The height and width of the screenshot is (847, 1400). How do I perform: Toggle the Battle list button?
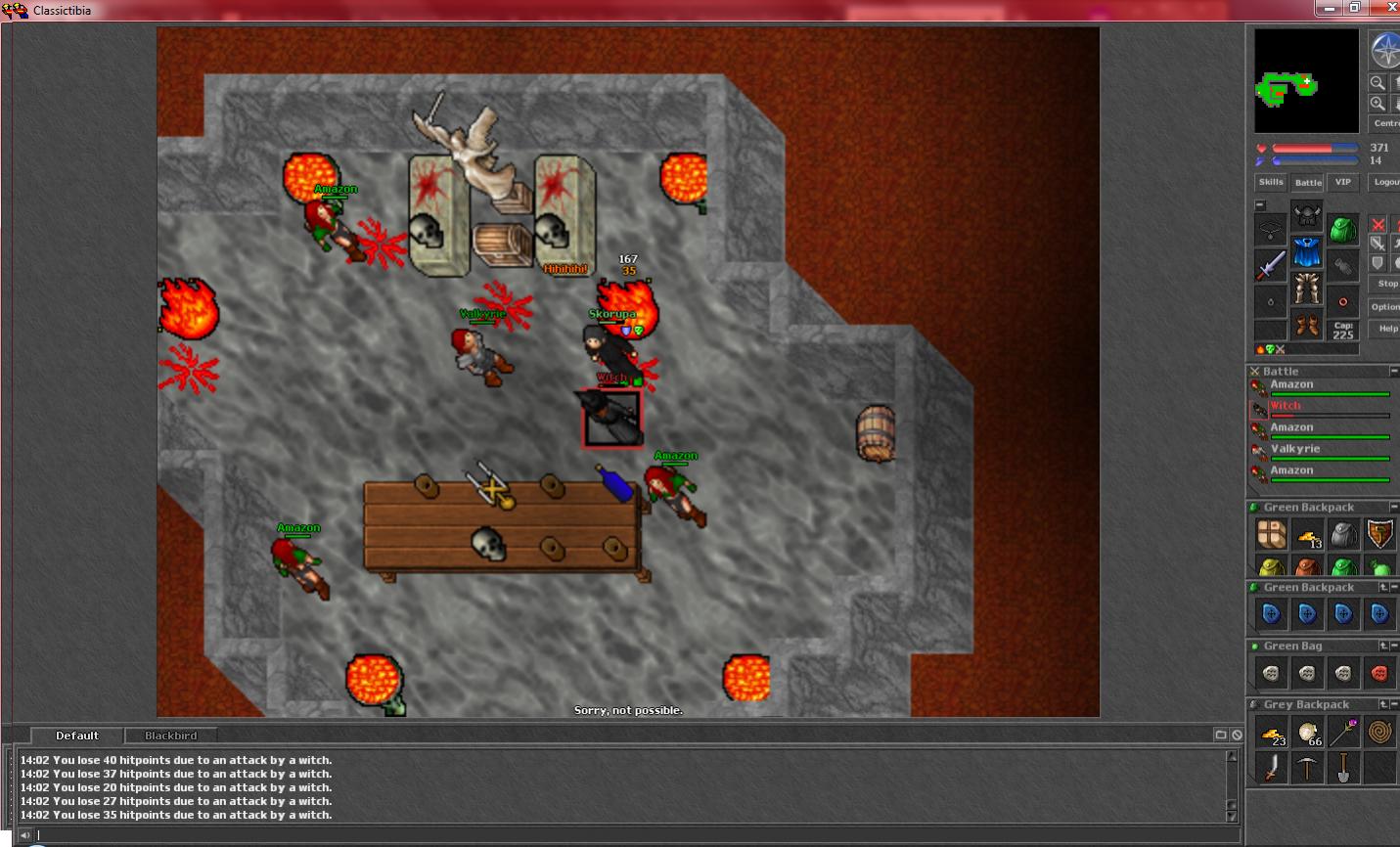click(1308, 182)
